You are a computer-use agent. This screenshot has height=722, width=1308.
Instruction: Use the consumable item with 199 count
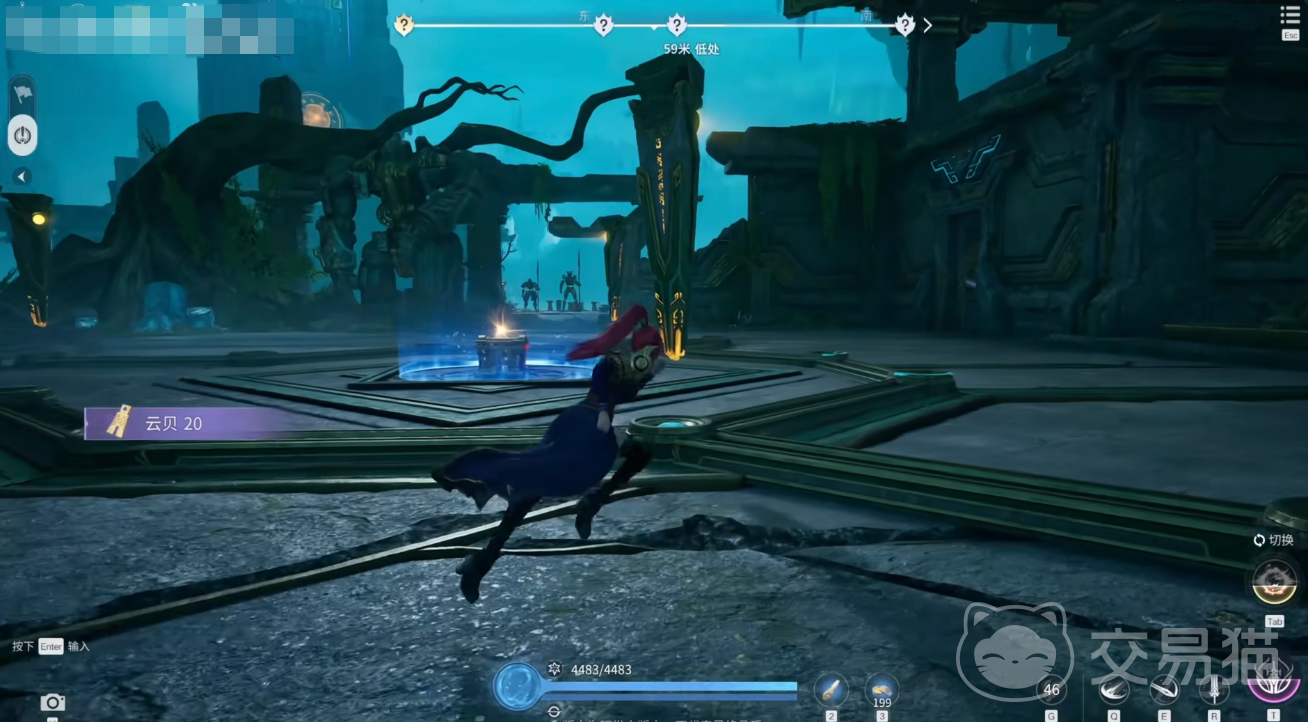881,689
